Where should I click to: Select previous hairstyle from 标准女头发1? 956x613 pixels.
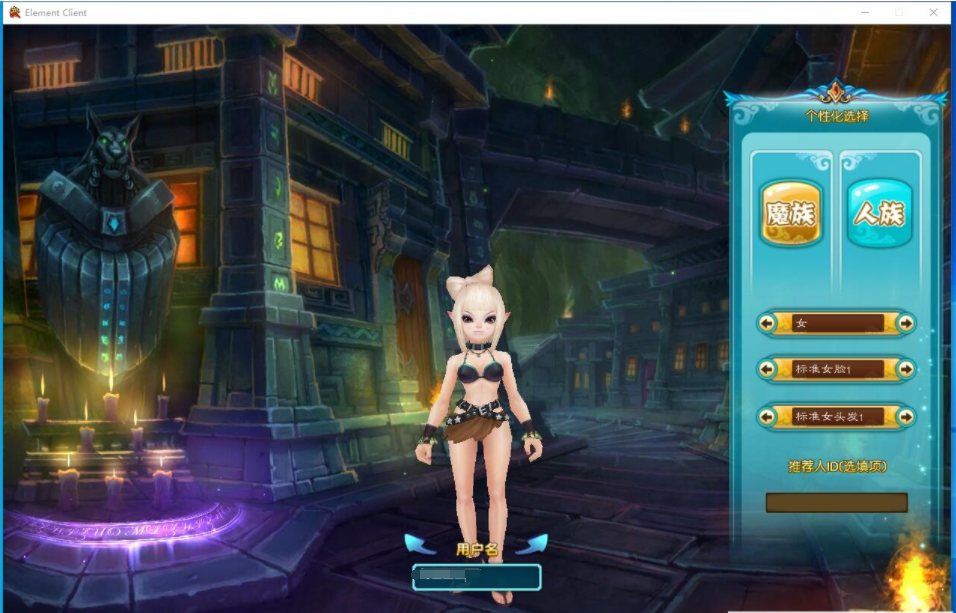(768, 416)
